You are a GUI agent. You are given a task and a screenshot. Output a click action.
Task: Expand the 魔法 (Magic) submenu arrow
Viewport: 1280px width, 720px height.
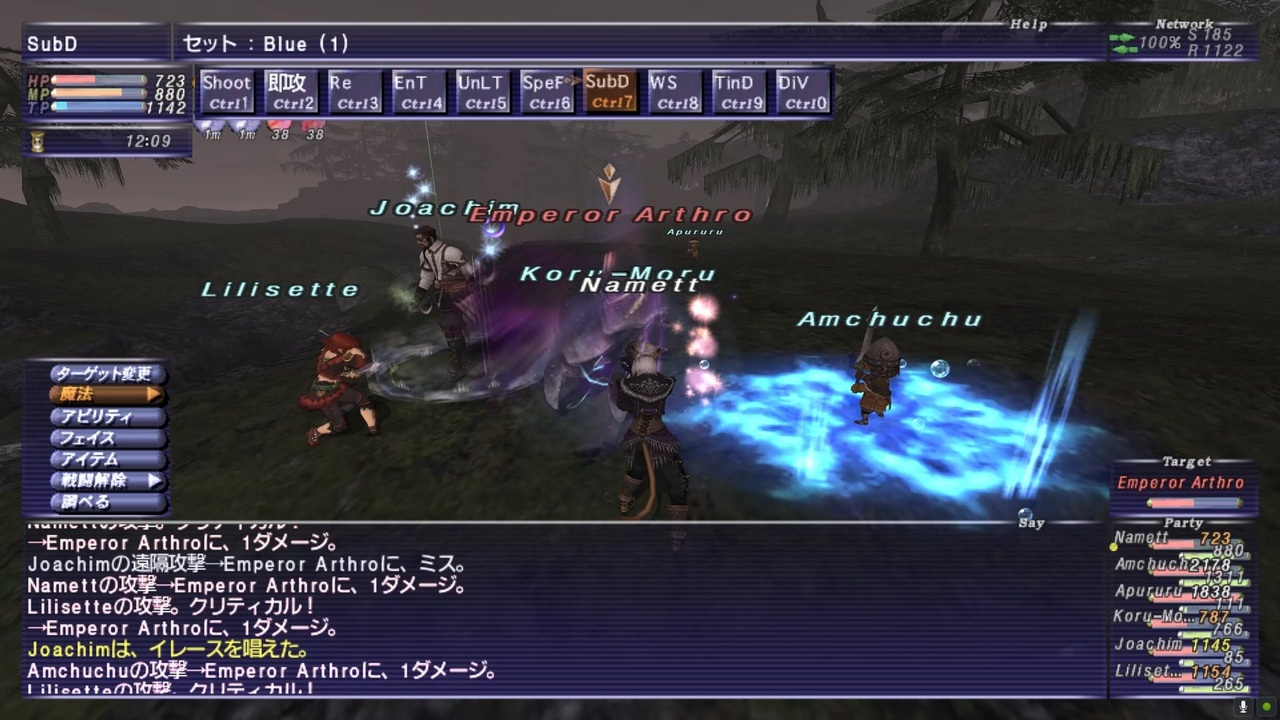pos(155,395)
